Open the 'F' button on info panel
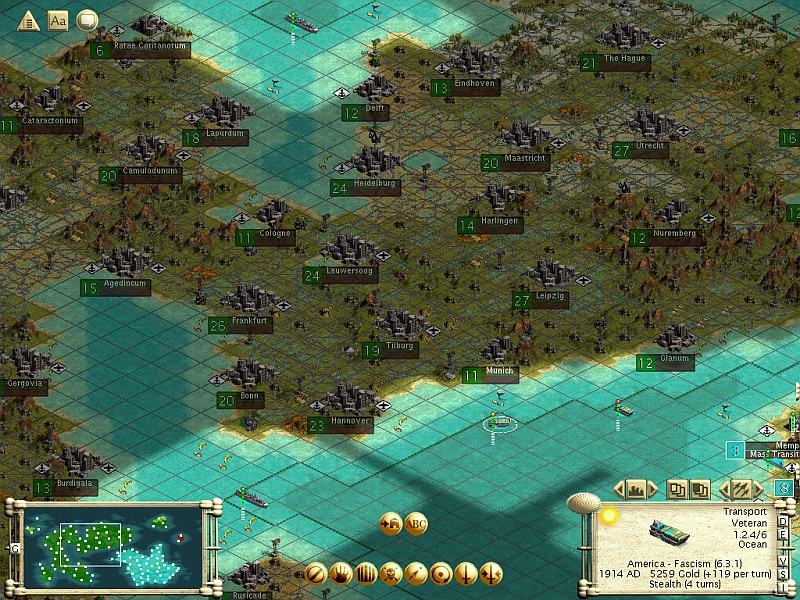The image size is (800, 600). pyautogui.click(x=782, y=537)
